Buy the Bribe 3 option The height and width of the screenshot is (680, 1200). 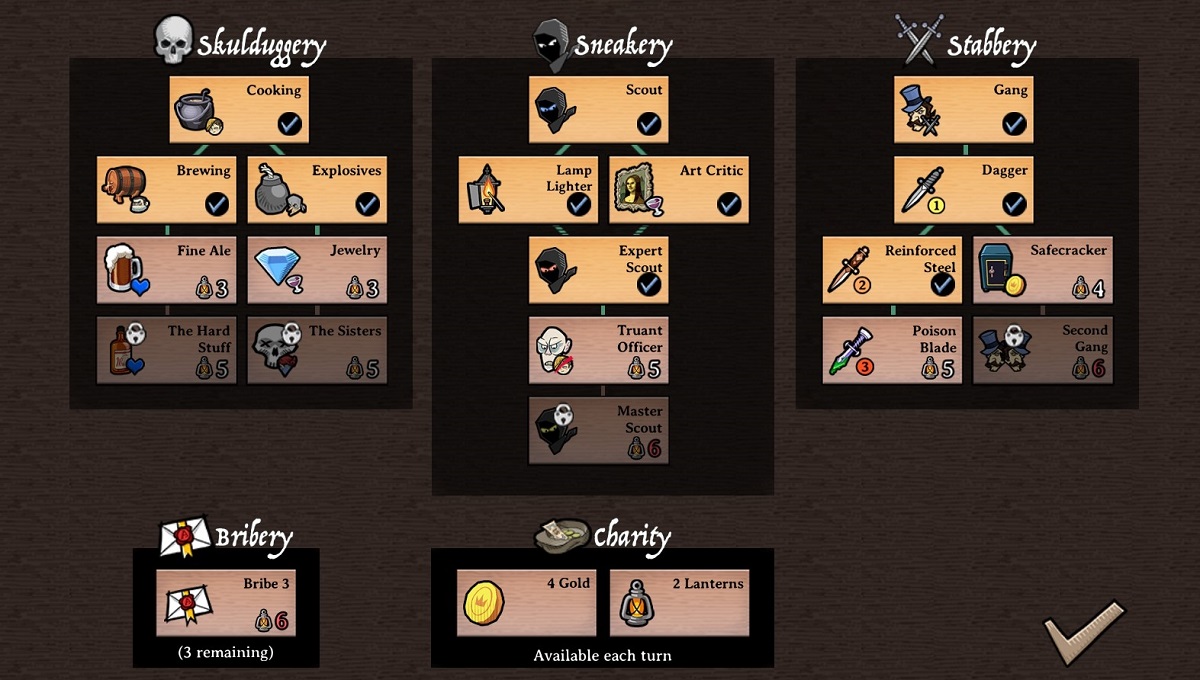coord(226,602)
